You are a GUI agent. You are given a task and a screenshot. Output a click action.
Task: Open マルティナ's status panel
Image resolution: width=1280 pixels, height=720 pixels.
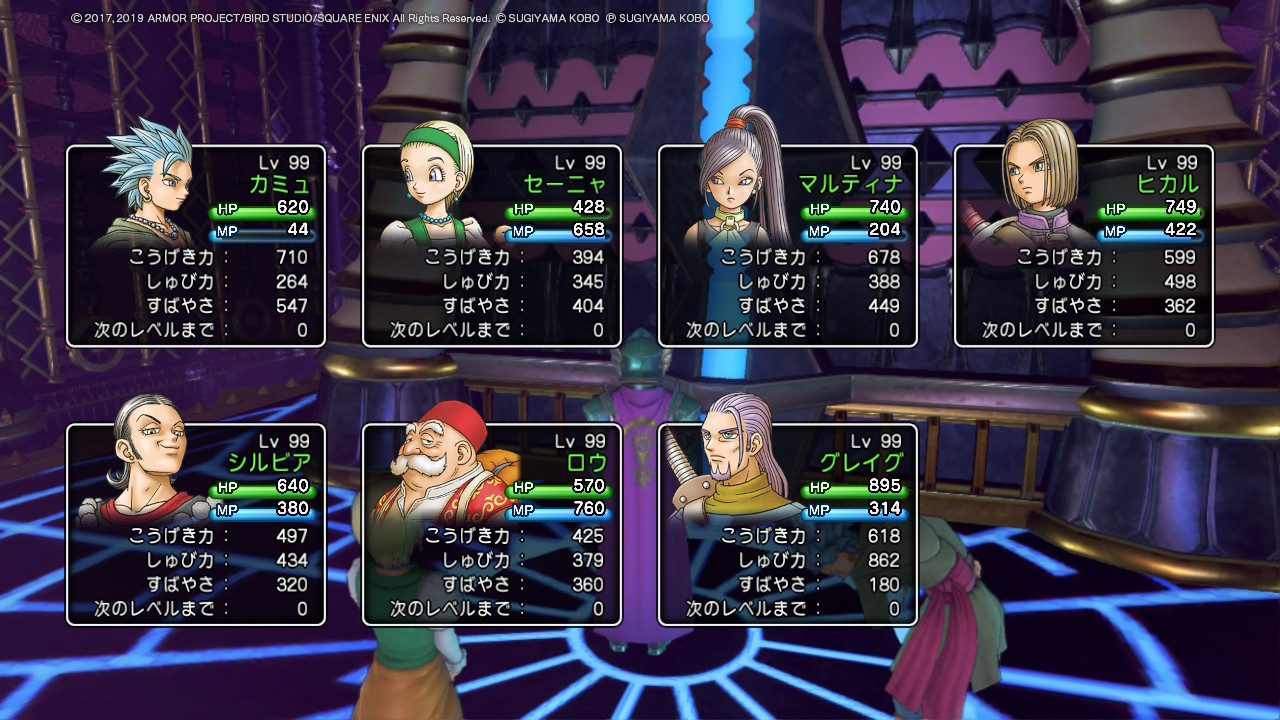coord(788,246)
